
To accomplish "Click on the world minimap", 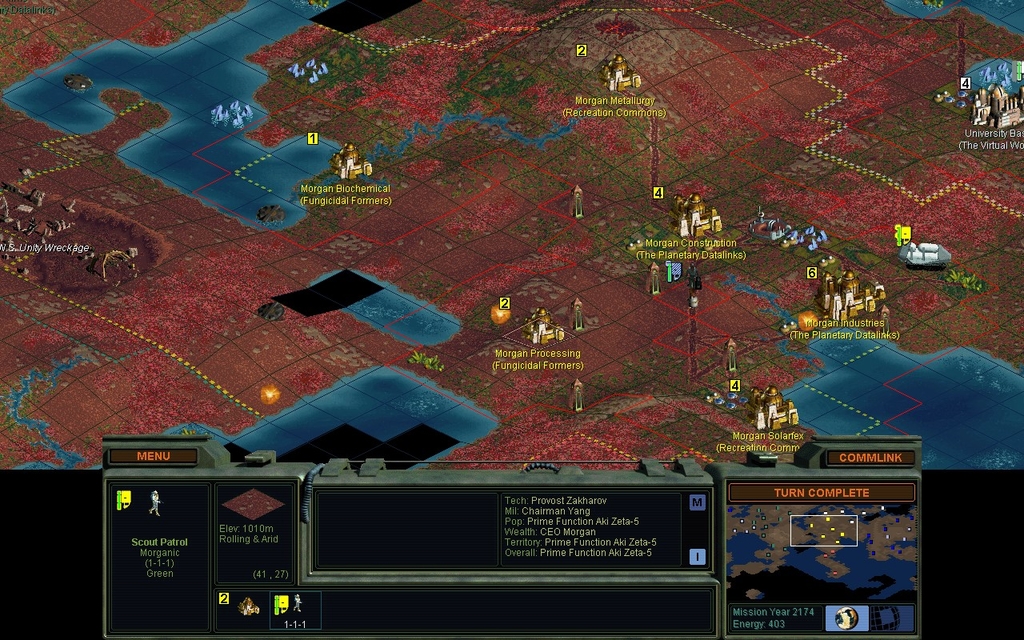I will point(821,552).
